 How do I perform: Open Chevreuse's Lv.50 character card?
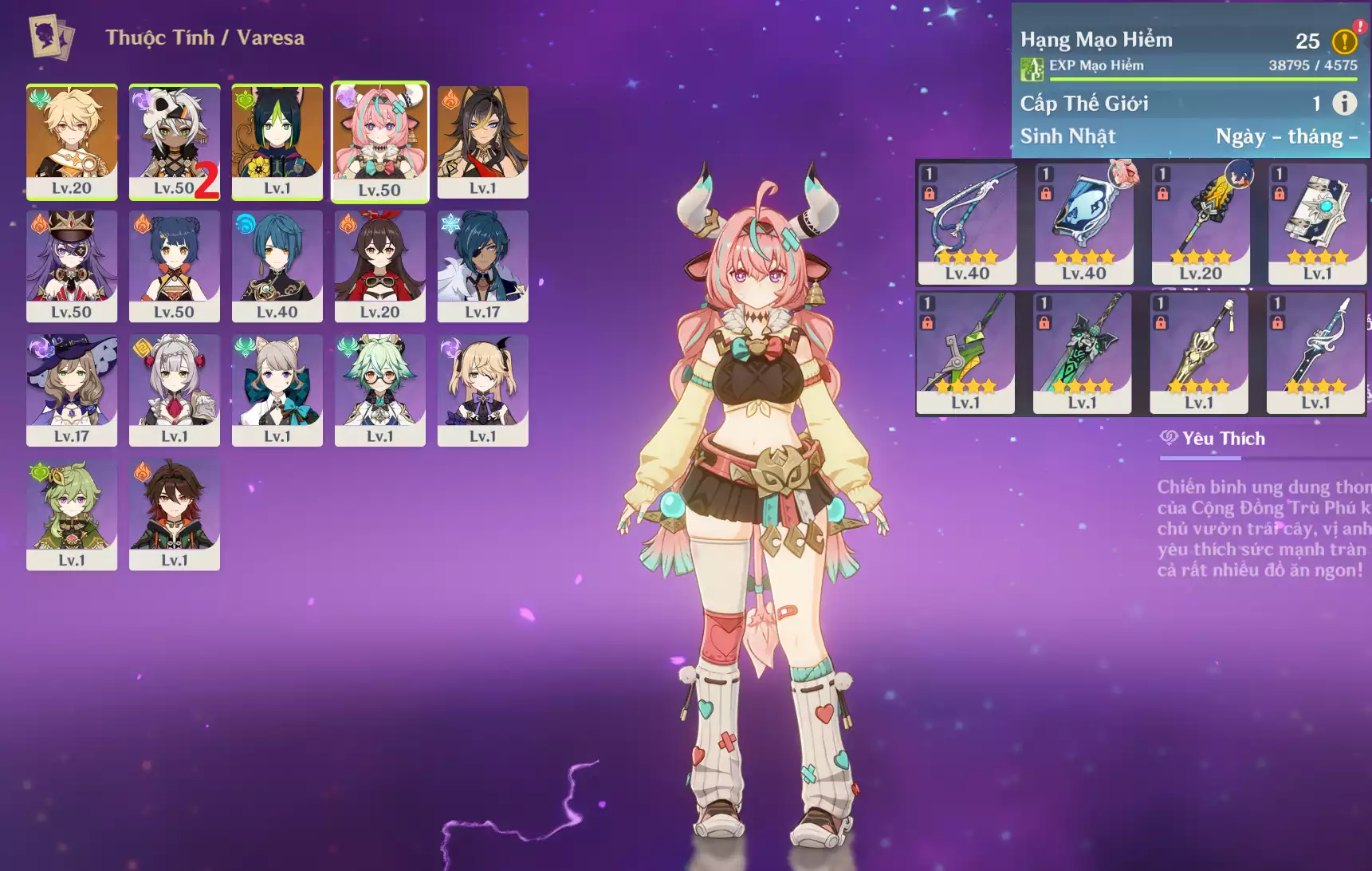point(72,266)
